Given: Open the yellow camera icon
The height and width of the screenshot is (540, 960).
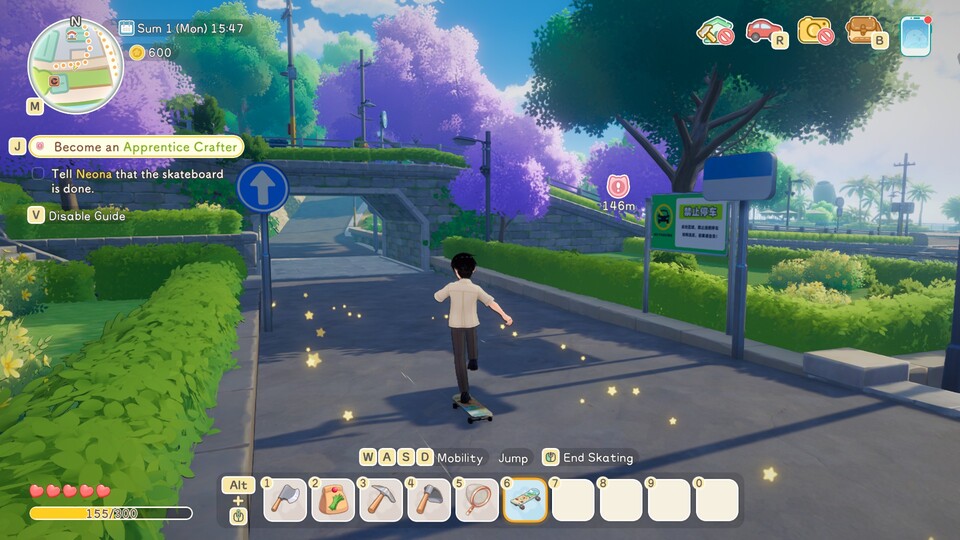Looking at the screenshot, I should [x=815, y=32].
